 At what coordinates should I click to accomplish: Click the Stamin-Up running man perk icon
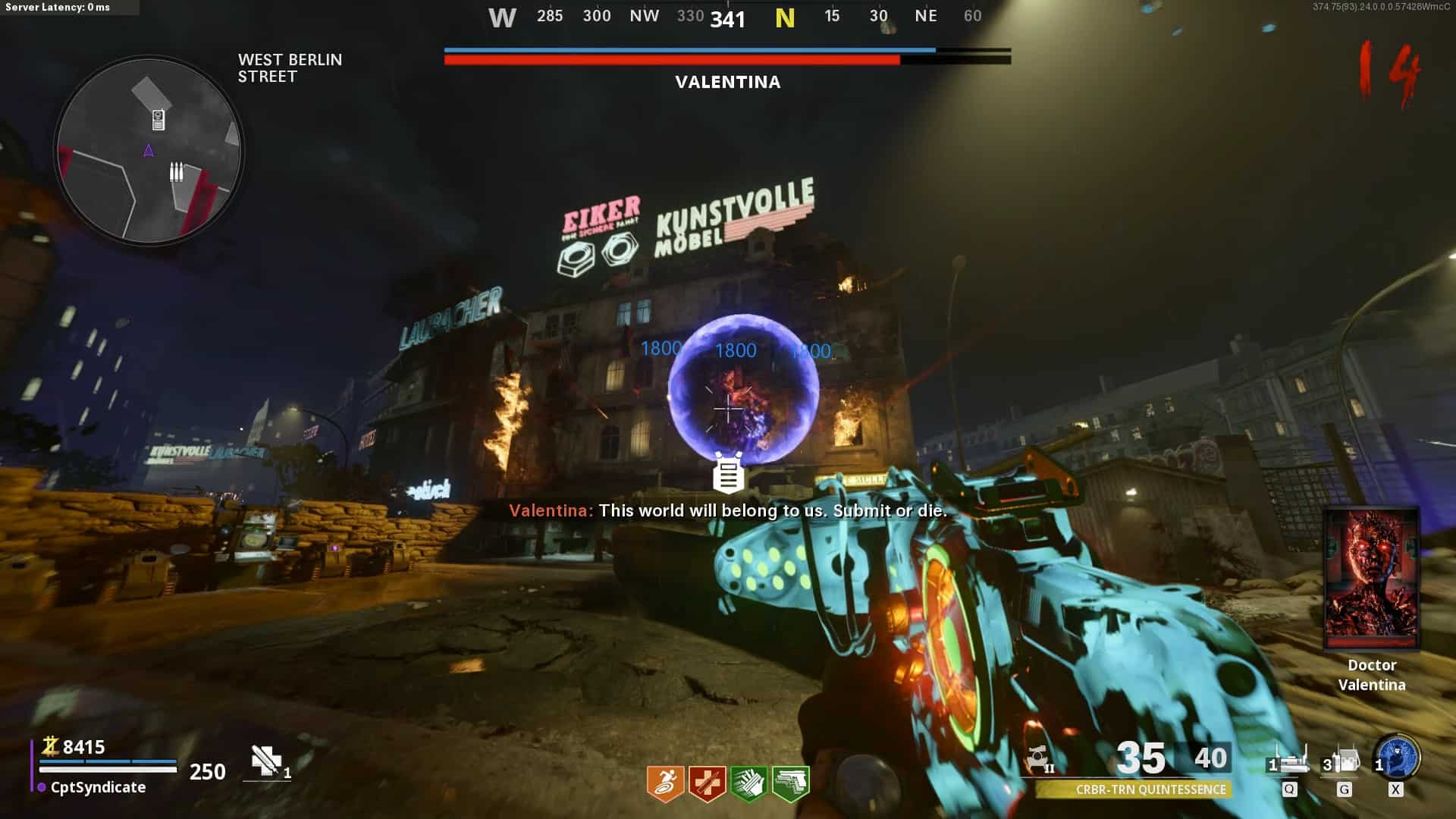665,783
